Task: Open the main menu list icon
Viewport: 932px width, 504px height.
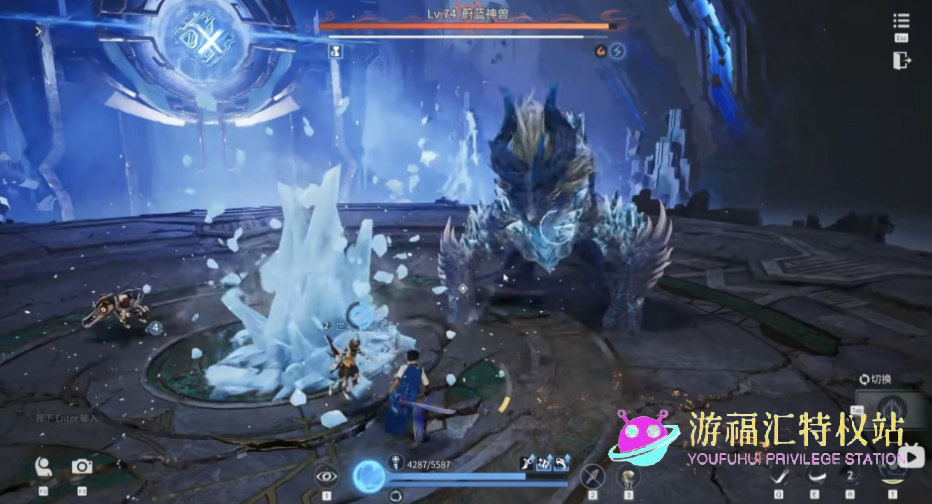Action: point(901,22)
